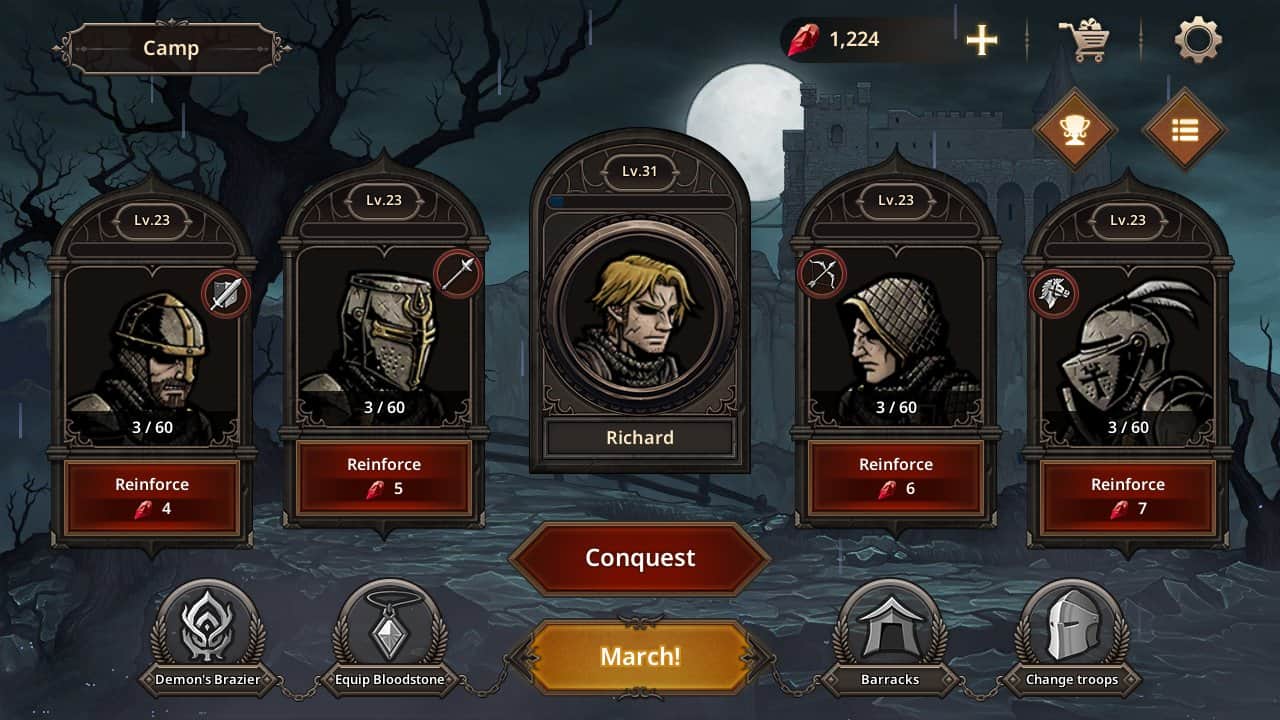Click Richard's experience progress bar
This screenshot has height=720, width=1280.
coord(639,200)
